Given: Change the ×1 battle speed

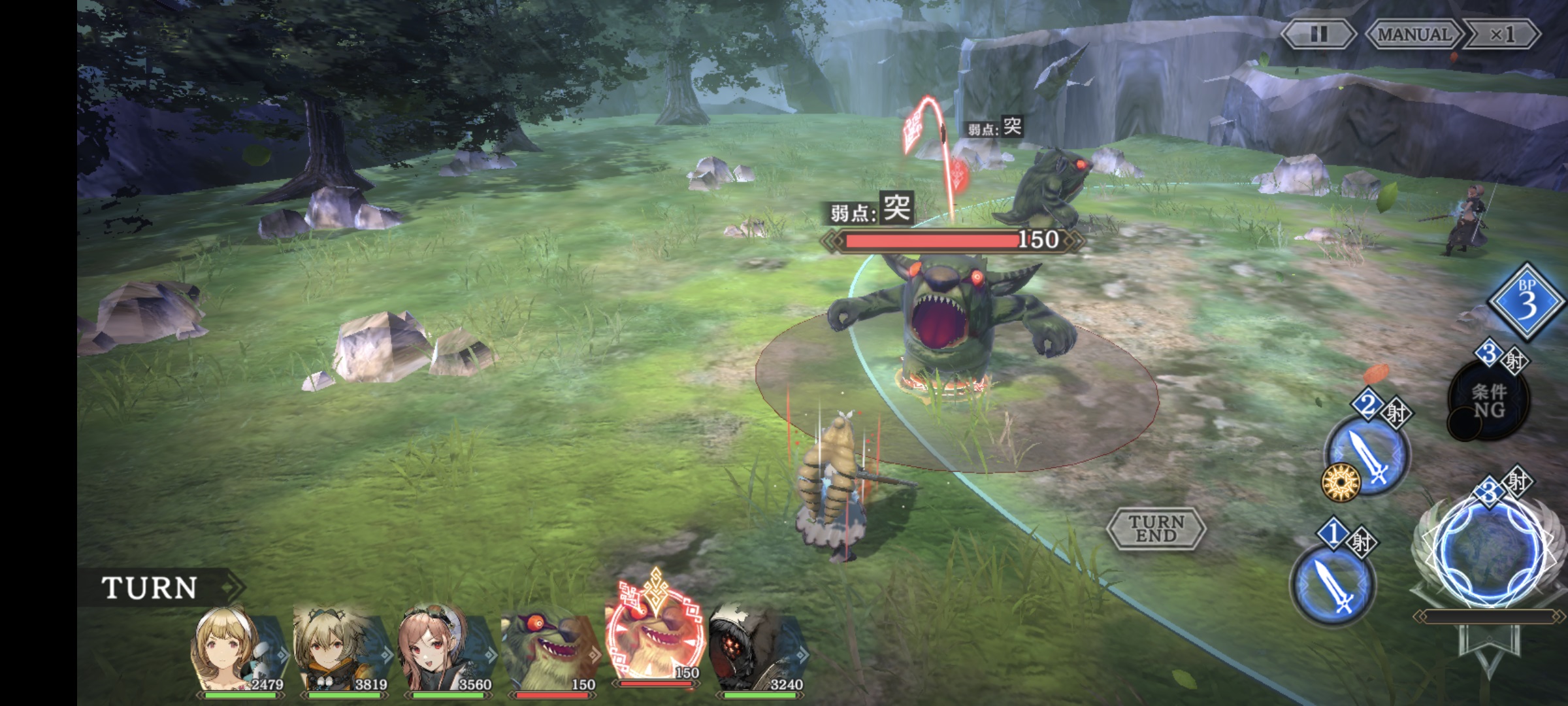Looking at the screenshot, I should (x=1502, y=34).
